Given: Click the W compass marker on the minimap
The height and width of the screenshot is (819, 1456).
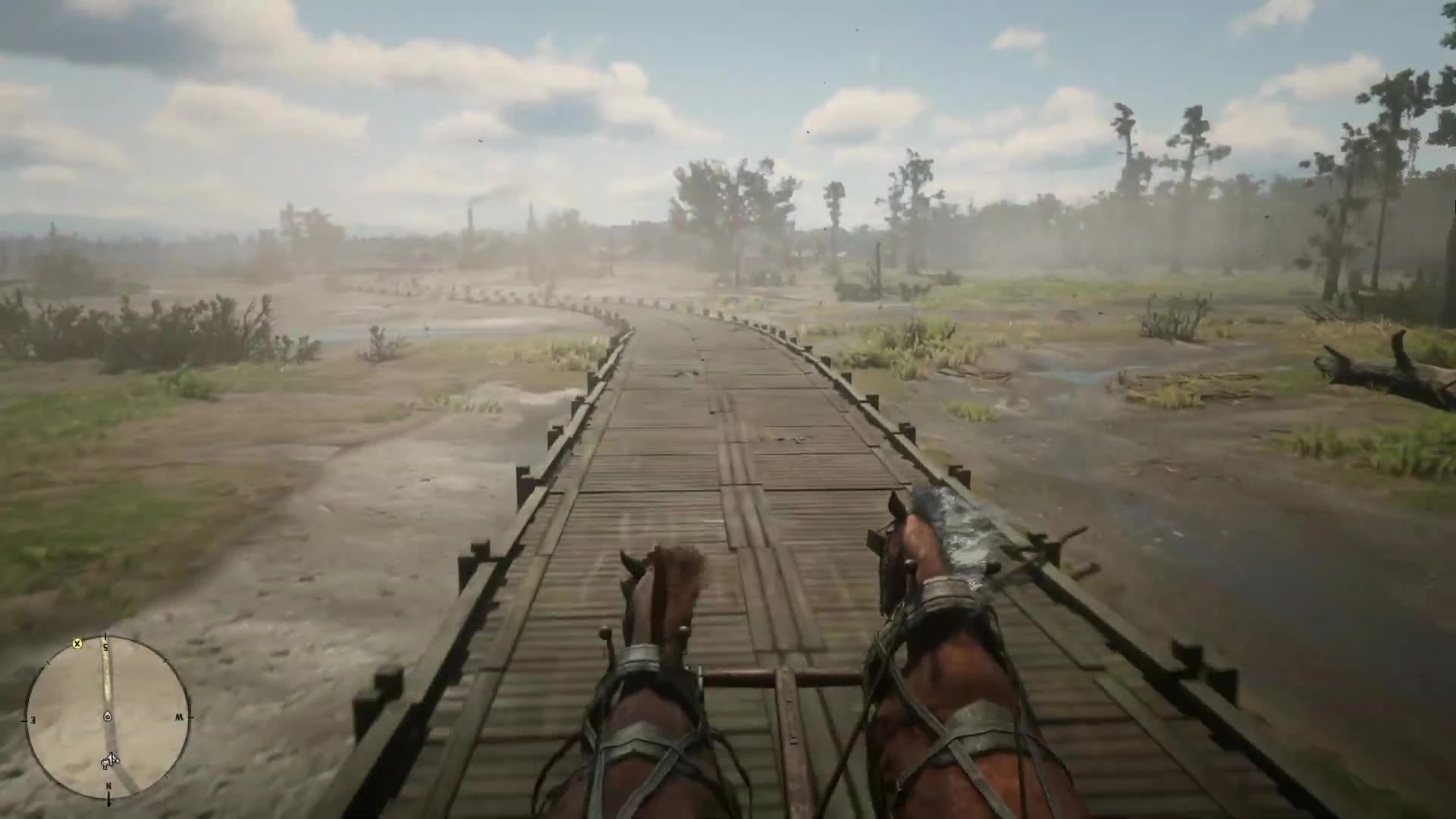Looking at the screenshot, I should [180, 717].
